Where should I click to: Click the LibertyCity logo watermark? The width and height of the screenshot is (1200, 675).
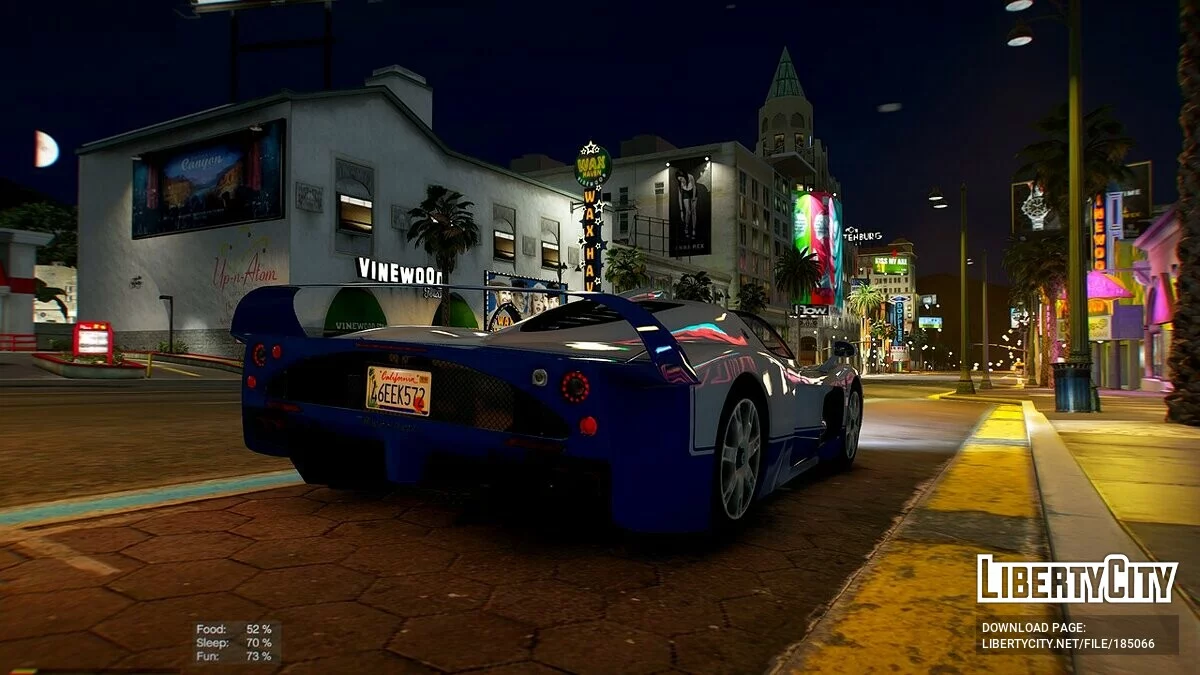(1077, 579)
